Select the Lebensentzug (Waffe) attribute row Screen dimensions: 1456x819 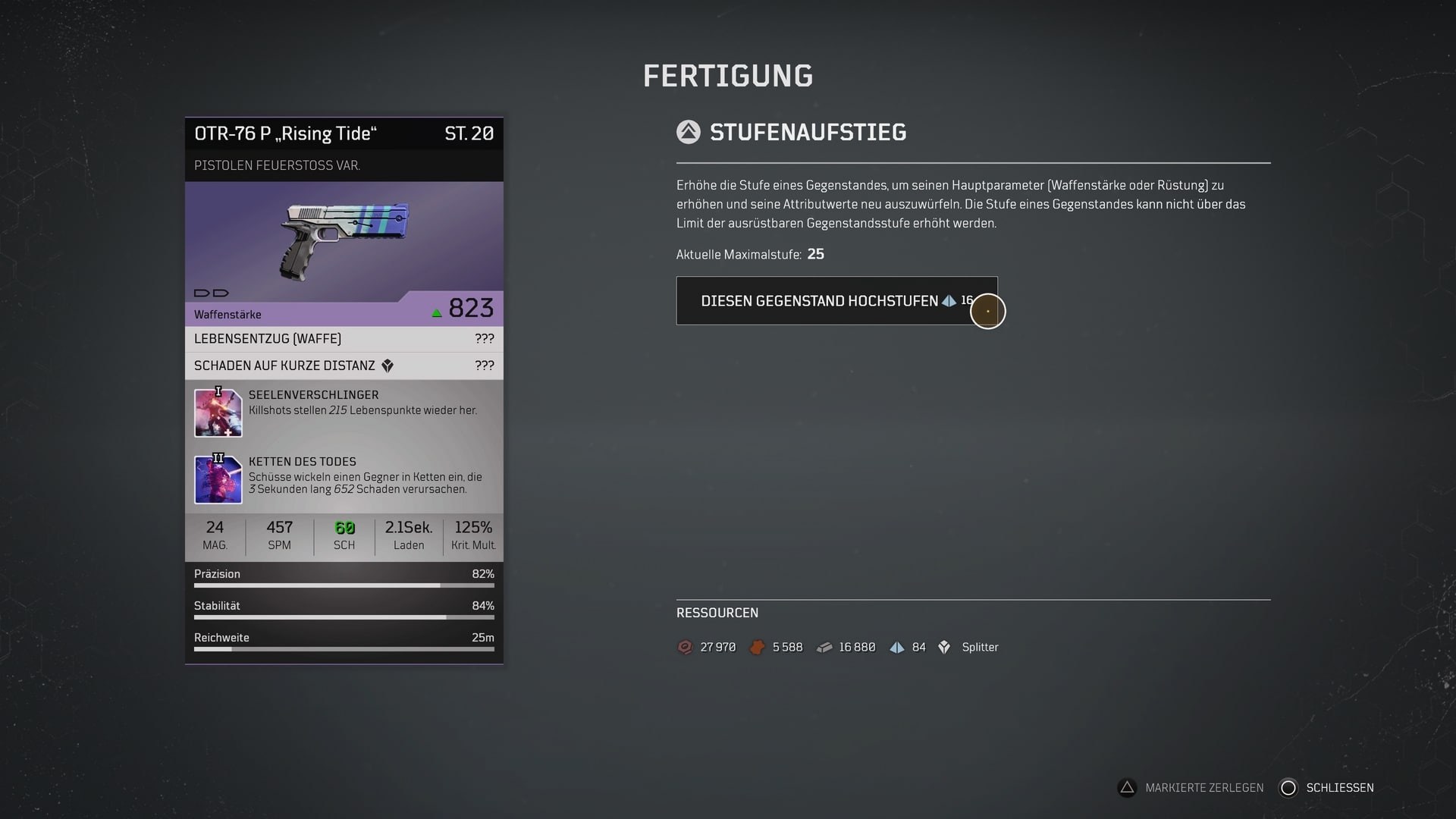pos(344,339)
